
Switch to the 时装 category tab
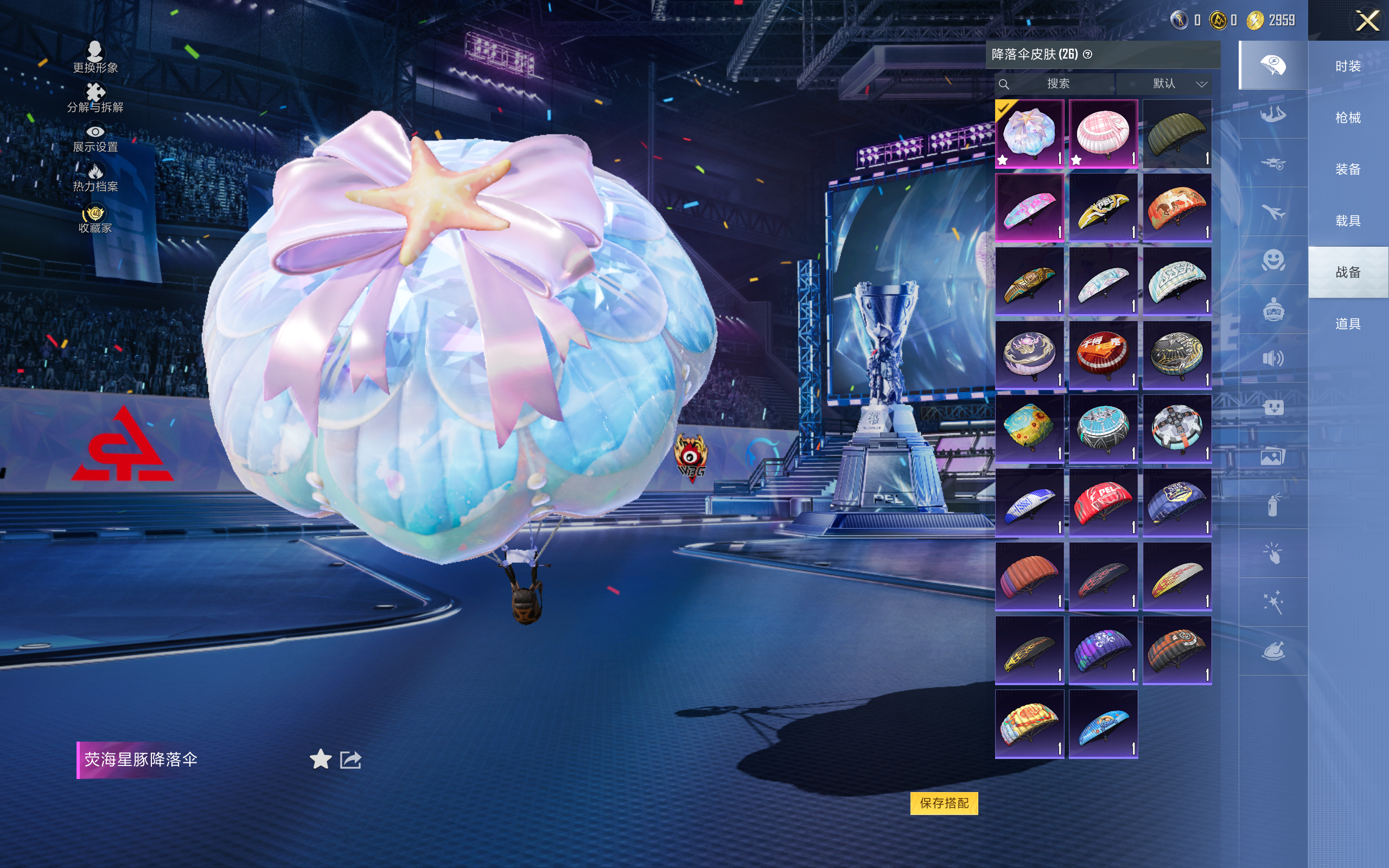tap(1348, 67)
